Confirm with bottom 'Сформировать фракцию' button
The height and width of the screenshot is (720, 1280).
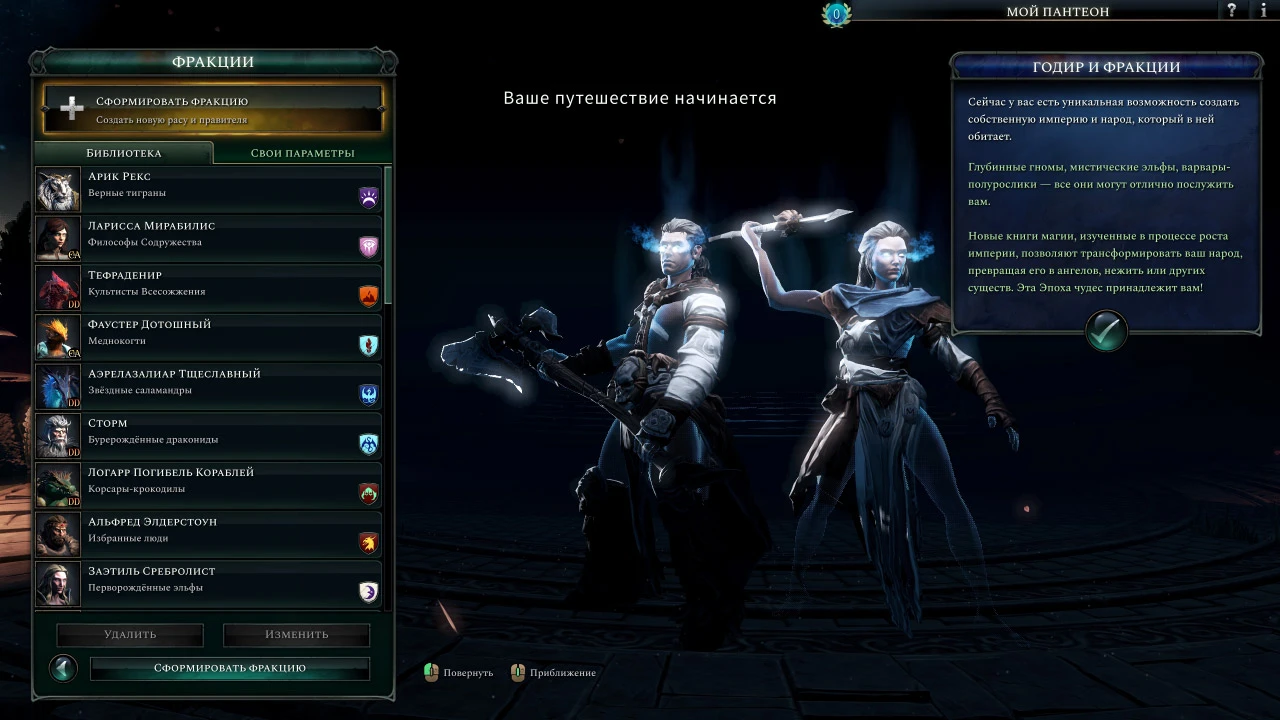[x=230, y=668]
